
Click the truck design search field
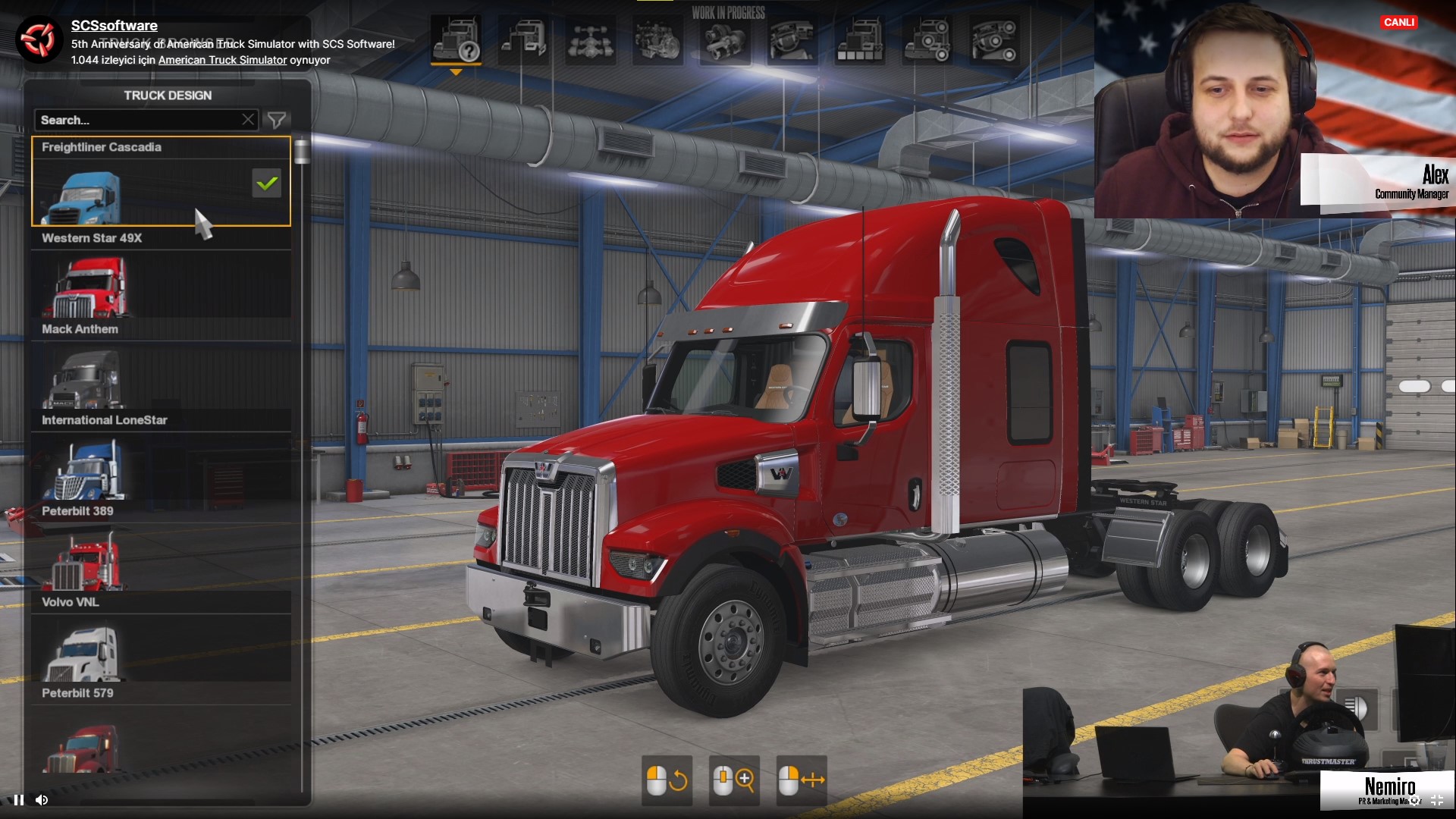click(x=136, y=120)
